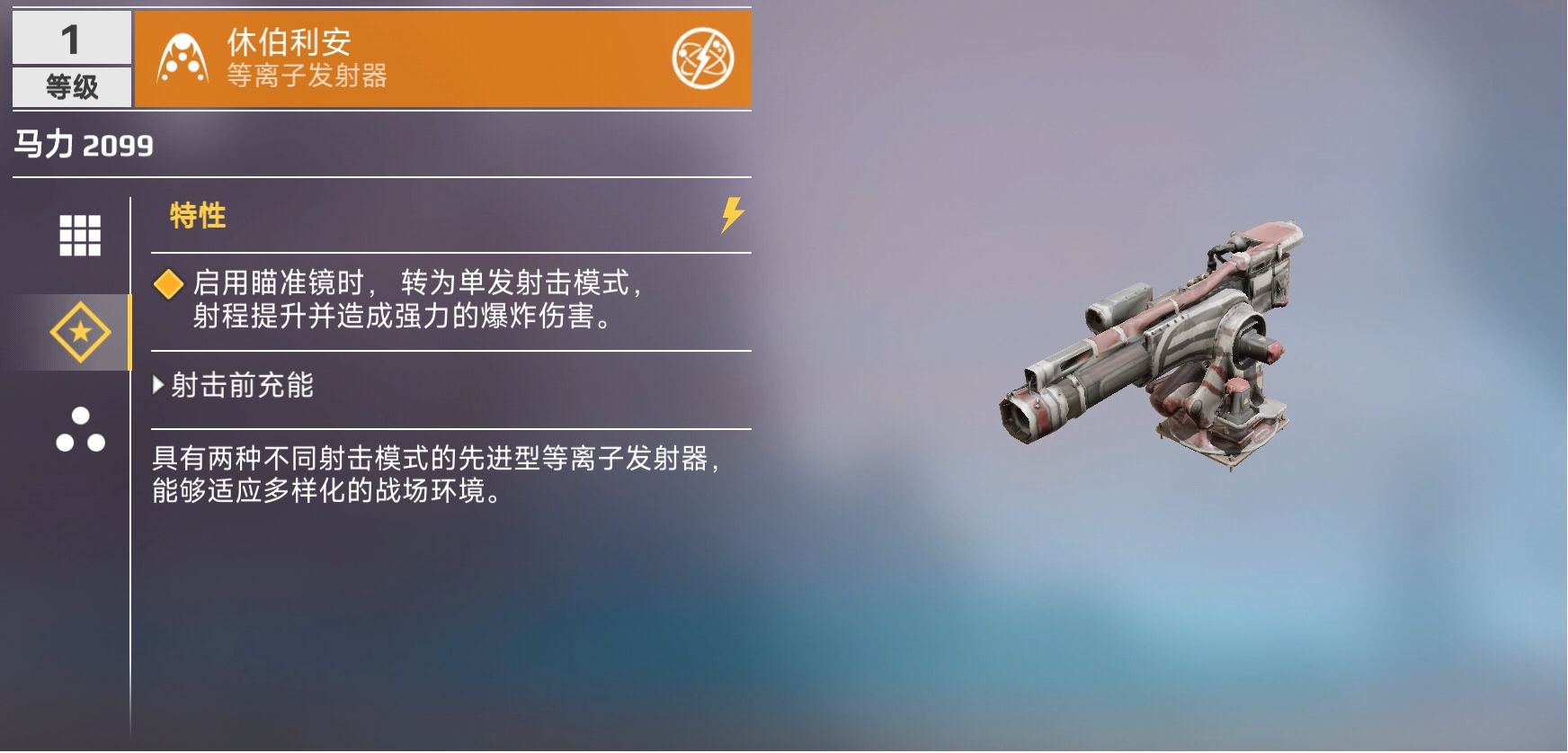Click the lightning bolt icon beside 特性

[733, 214]
